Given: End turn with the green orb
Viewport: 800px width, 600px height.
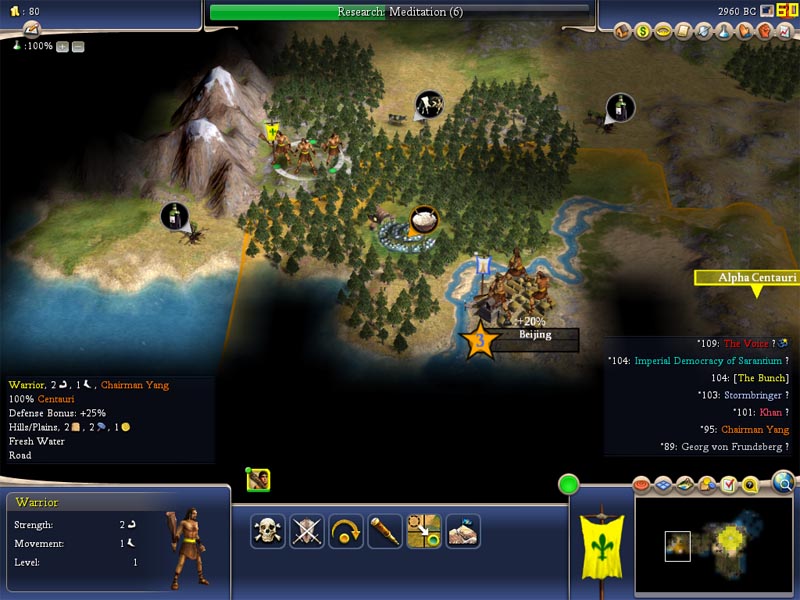Looking at the screenshot, I should tap(569, 486).
